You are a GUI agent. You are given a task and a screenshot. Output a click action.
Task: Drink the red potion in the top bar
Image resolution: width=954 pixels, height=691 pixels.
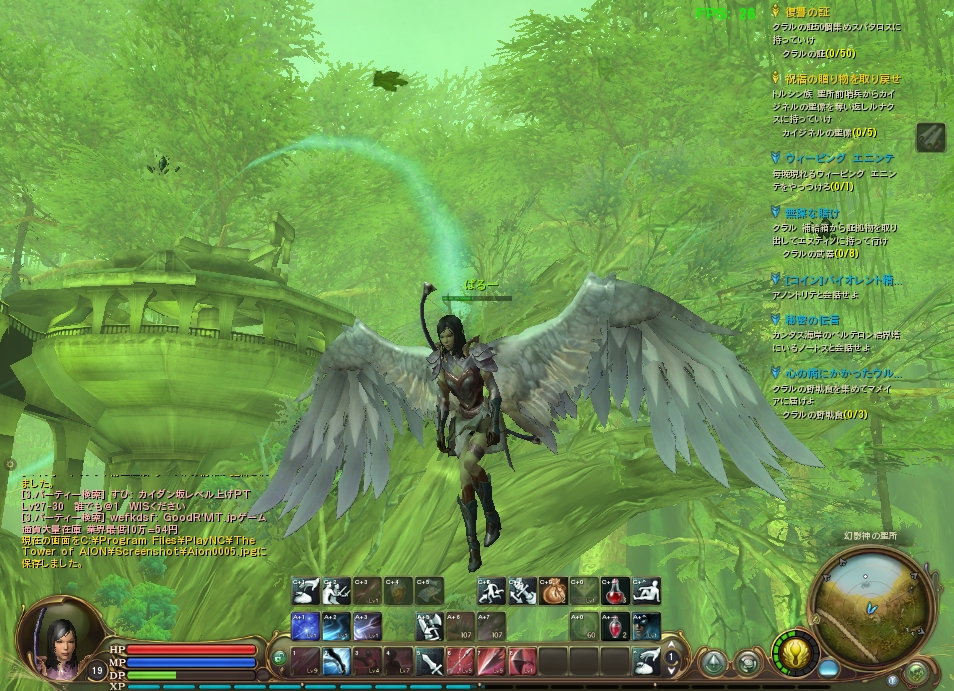617,592
